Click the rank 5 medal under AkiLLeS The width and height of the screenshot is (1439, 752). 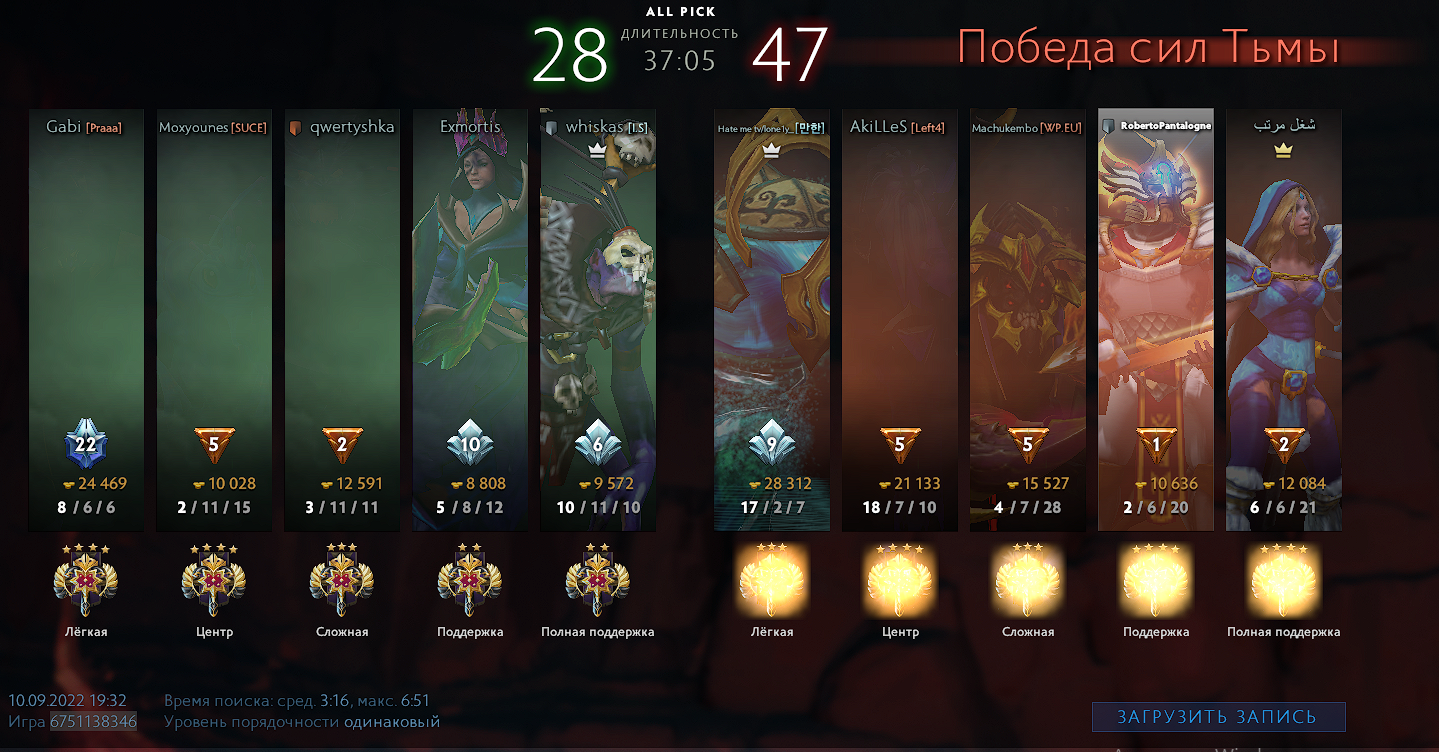coord(898,443)
